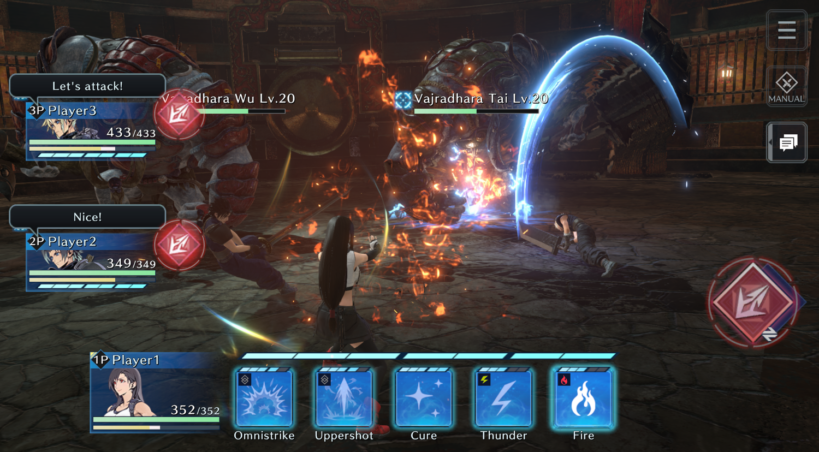Tap Player1's character portrait panel
This screenshot has height=452, width=819.
click(x=155, y=391)
